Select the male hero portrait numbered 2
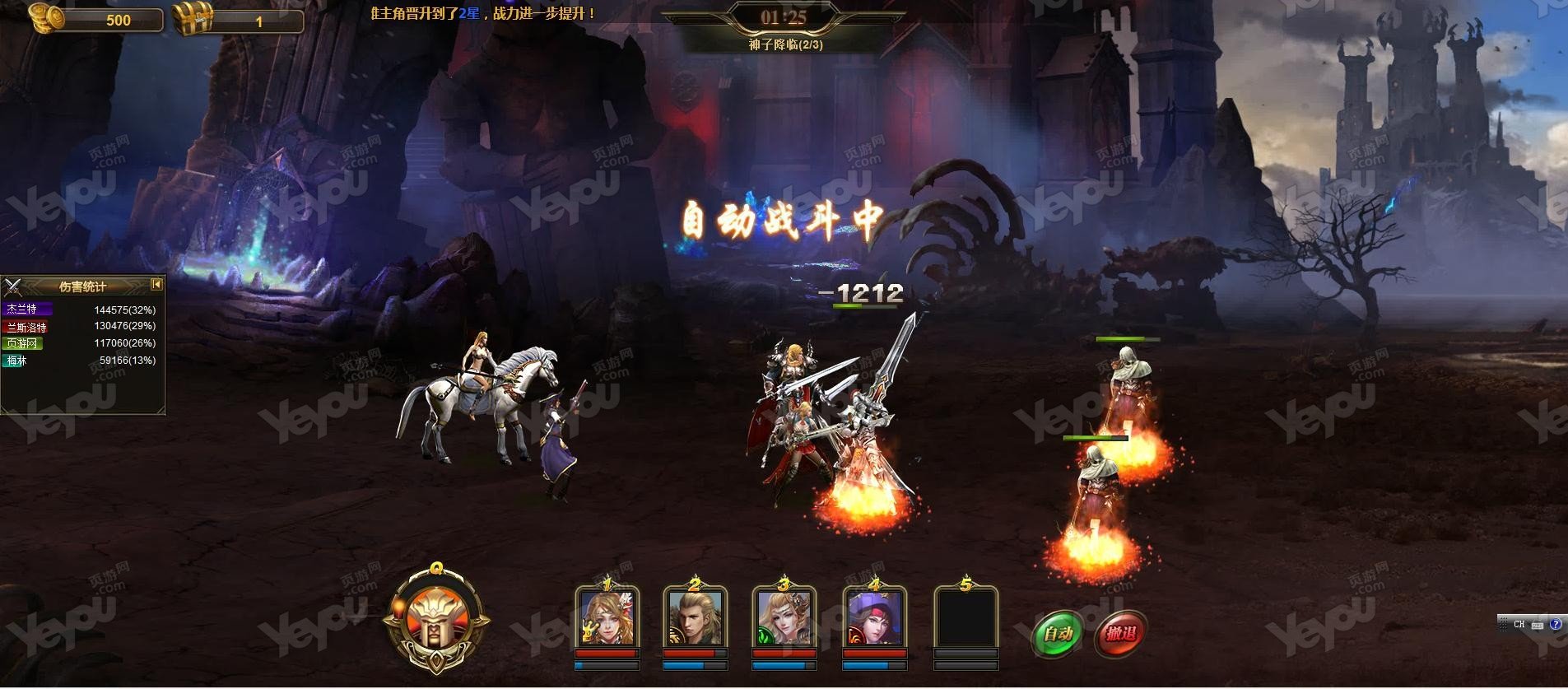Screen dimensions: 1568x689 (x=696, y=617)
